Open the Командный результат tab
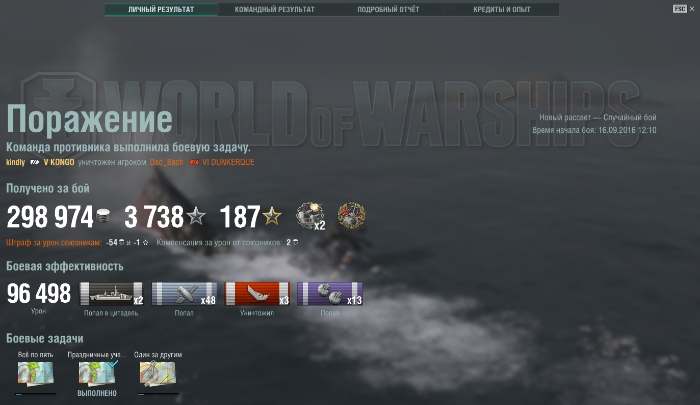Image resolution: width=700 pixels, height=405 pixels. (x=274, y=10)
